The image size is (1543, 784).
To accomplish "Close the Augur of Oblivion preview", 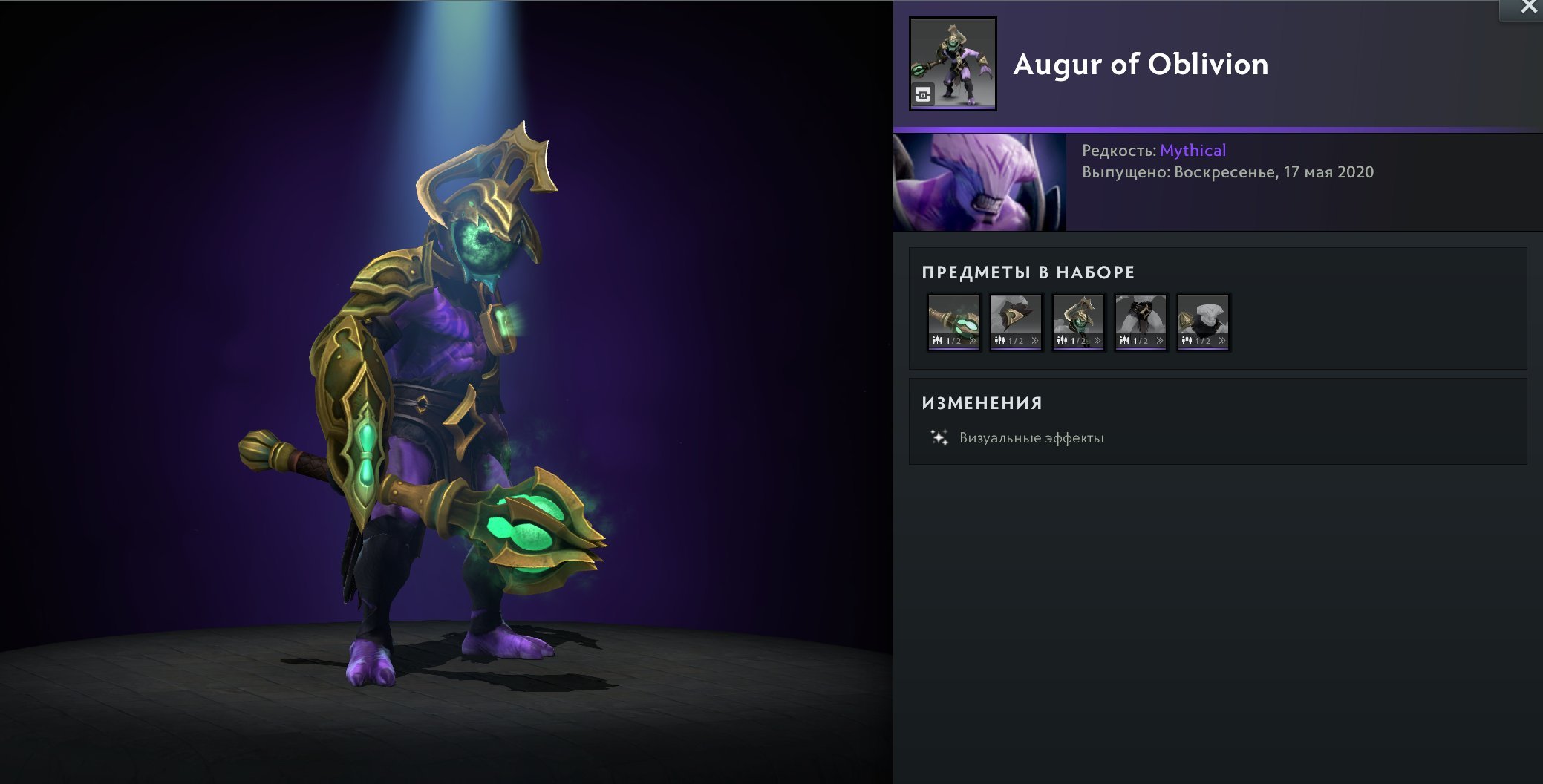I will pyautogui.click(x=1528, y=8).
